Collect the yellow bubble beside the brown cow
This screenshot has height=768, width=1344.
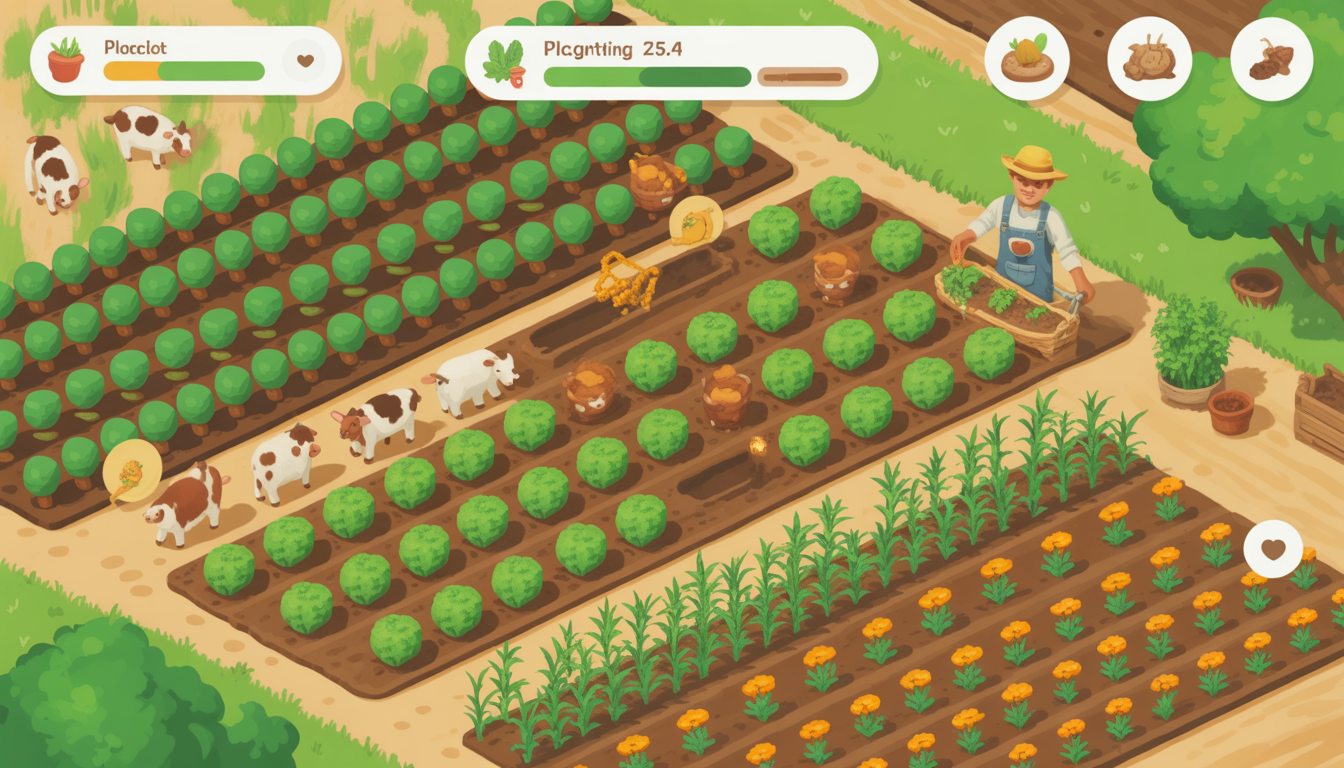[132, 471]
